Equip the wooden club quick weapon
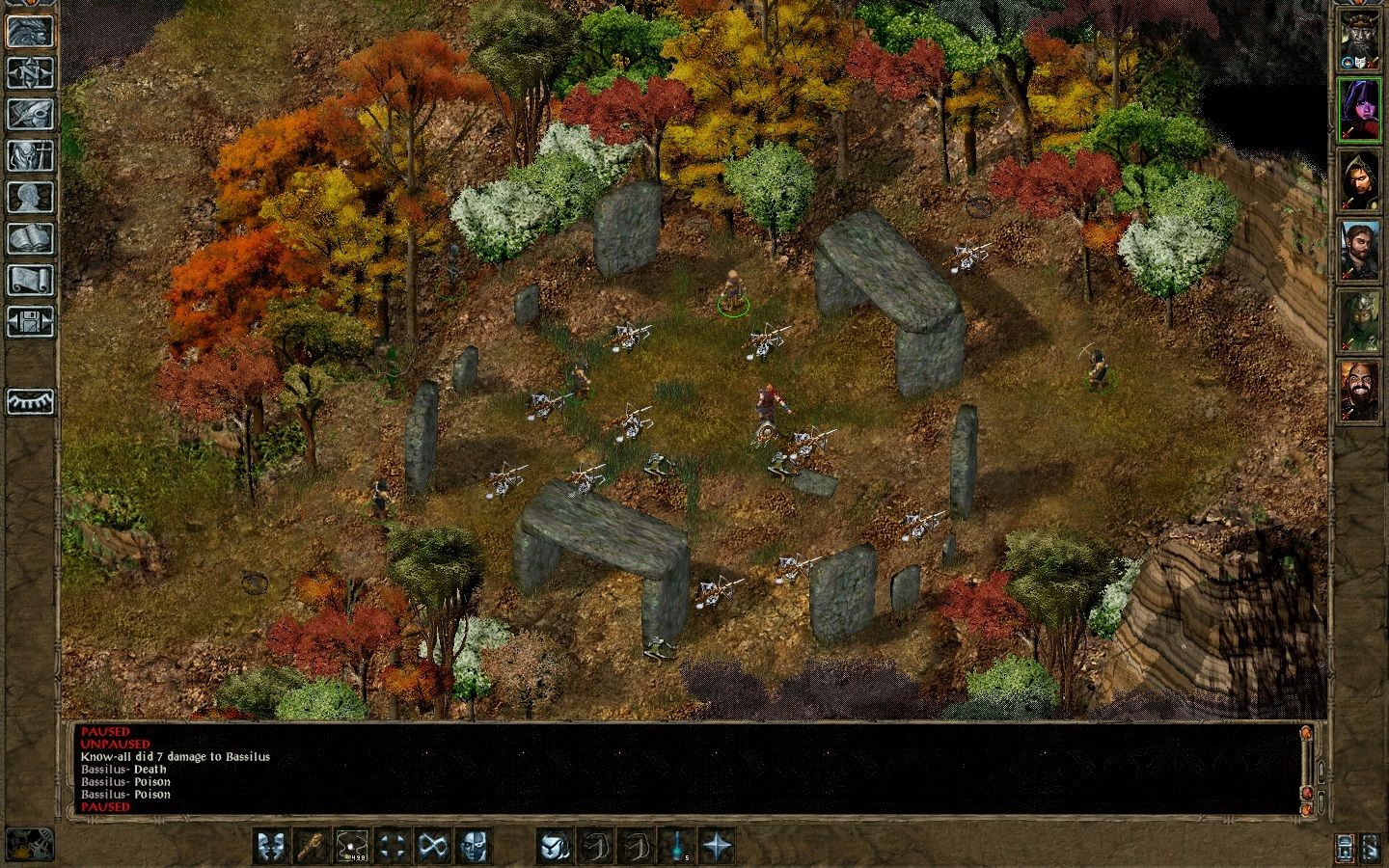Screen dimensions: 1389x868 pos(311,846)
